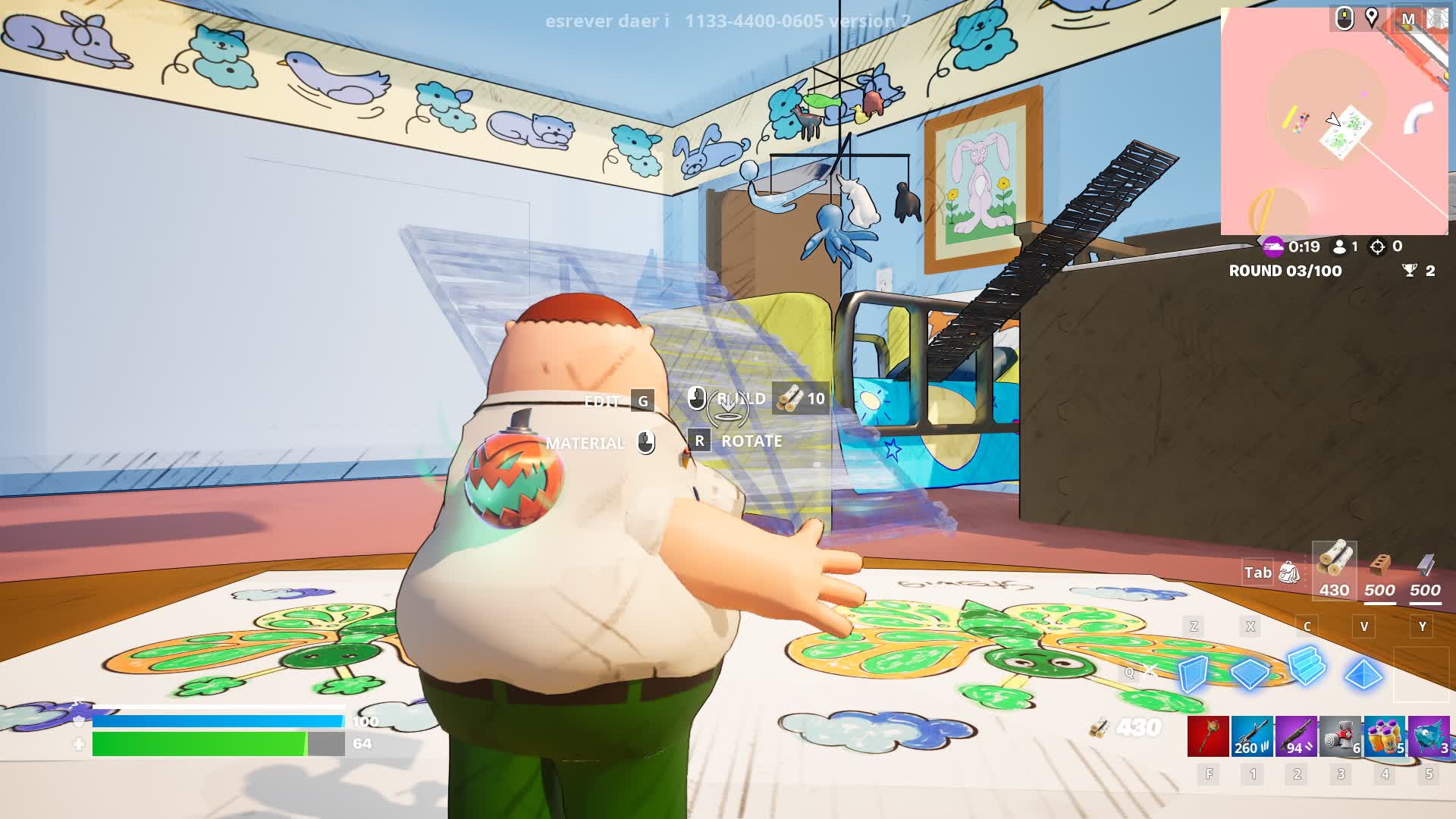Pick the chug splash bottles in slot 4
This screenshot has height=819, width=1456.
point(1384,738)
